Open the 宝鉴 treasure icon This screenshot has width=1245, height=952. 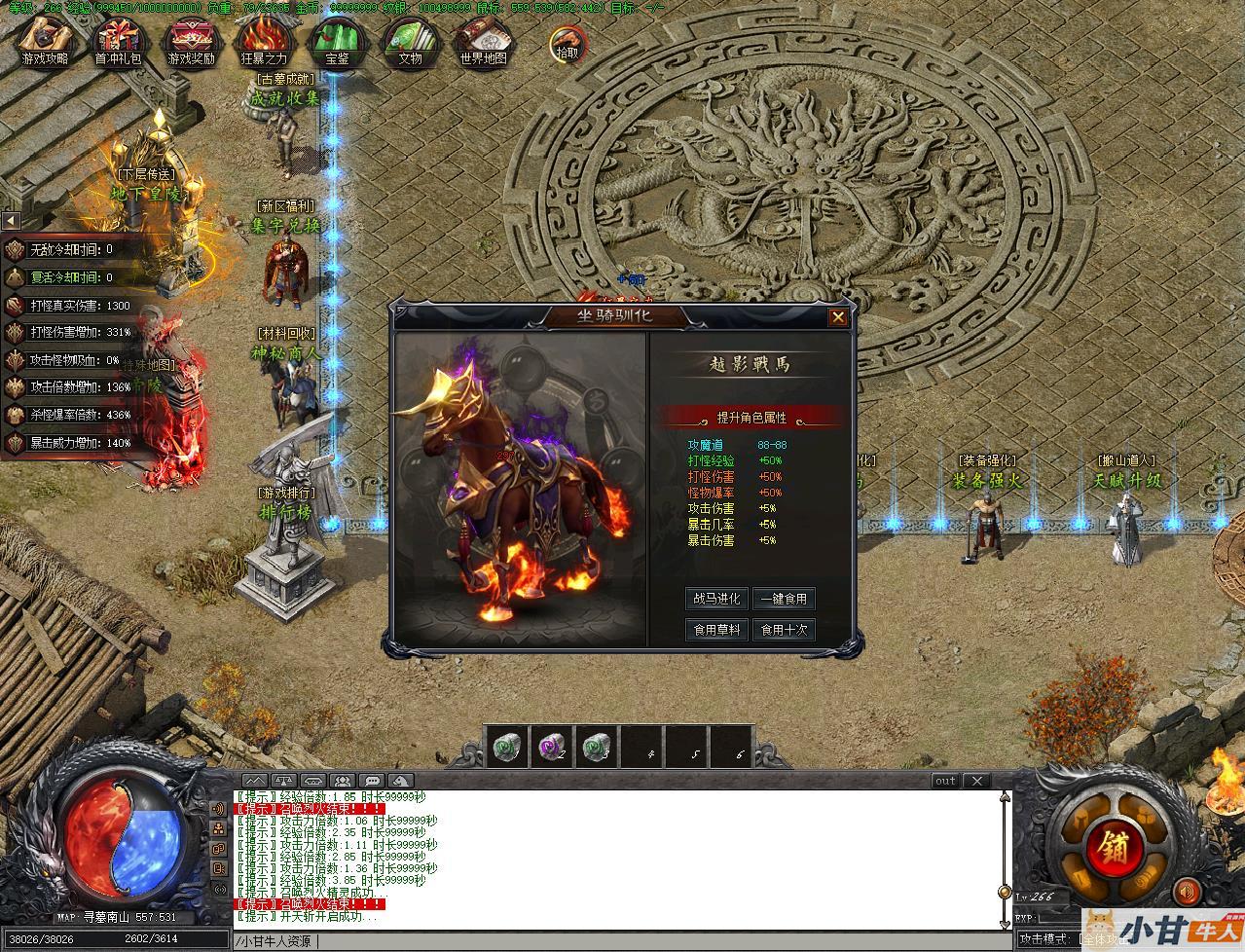pyautogui.click(x=337, y=42)
